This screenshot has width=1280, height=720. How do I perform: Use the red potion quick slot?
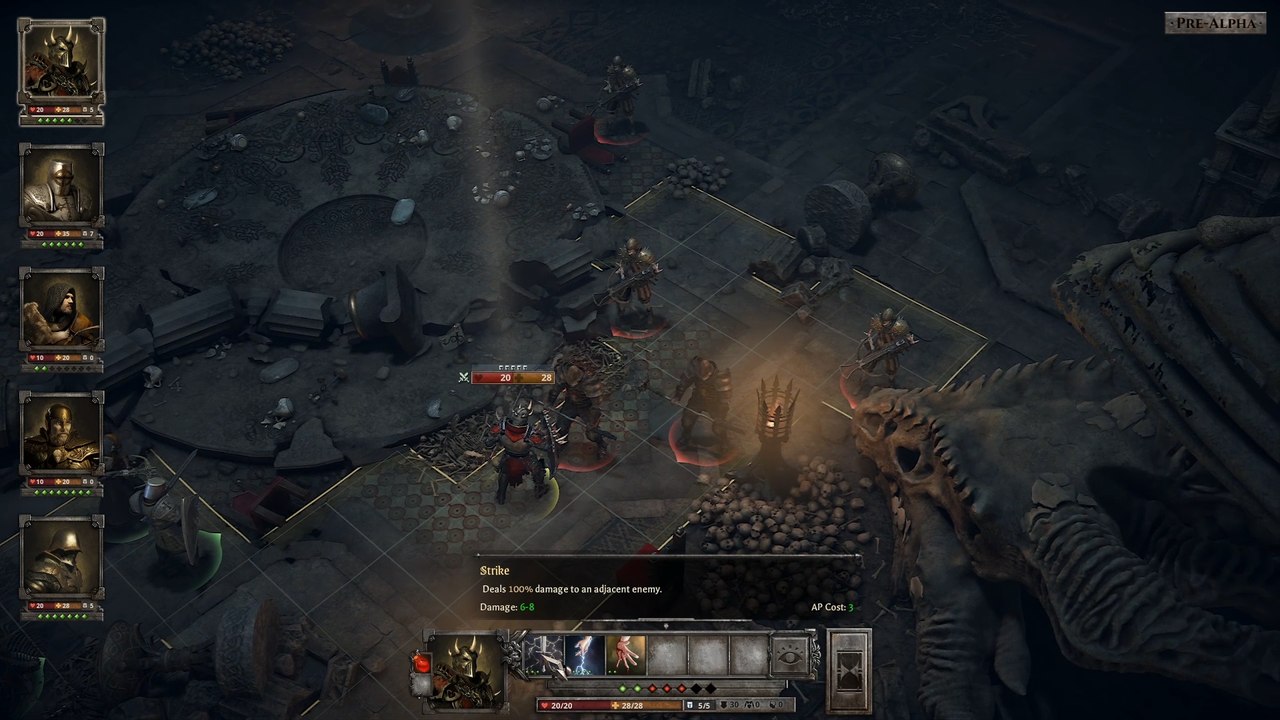[421, 663]
